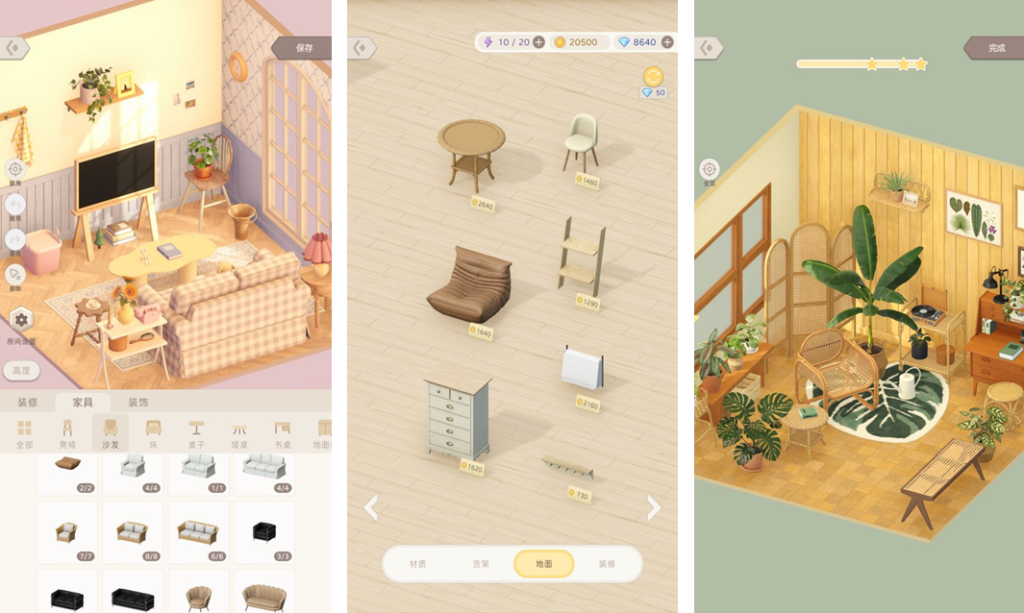Screen dimensions: 1024x613
Task: Switch to the 材质 material shop tab
Action: [417, 564]
